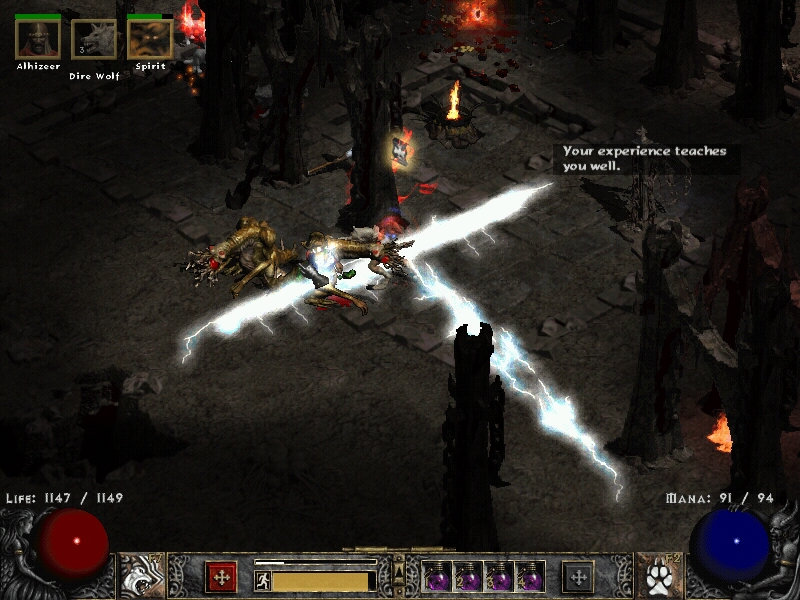Click the Dire Wolf summon portrait
The height and width of the screenshot is (600, 800).
point(94,39)
